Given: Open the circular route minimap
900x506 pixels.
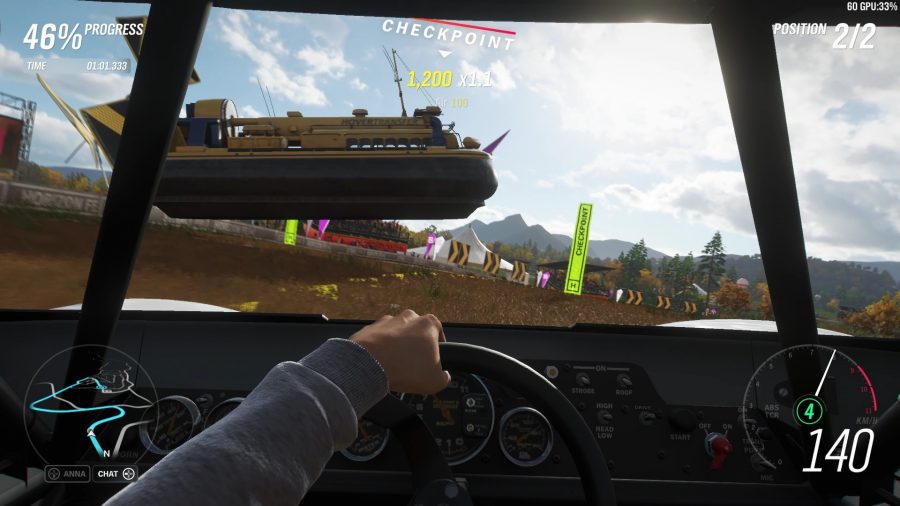Looking at the screenshot, I should point(91,405).
